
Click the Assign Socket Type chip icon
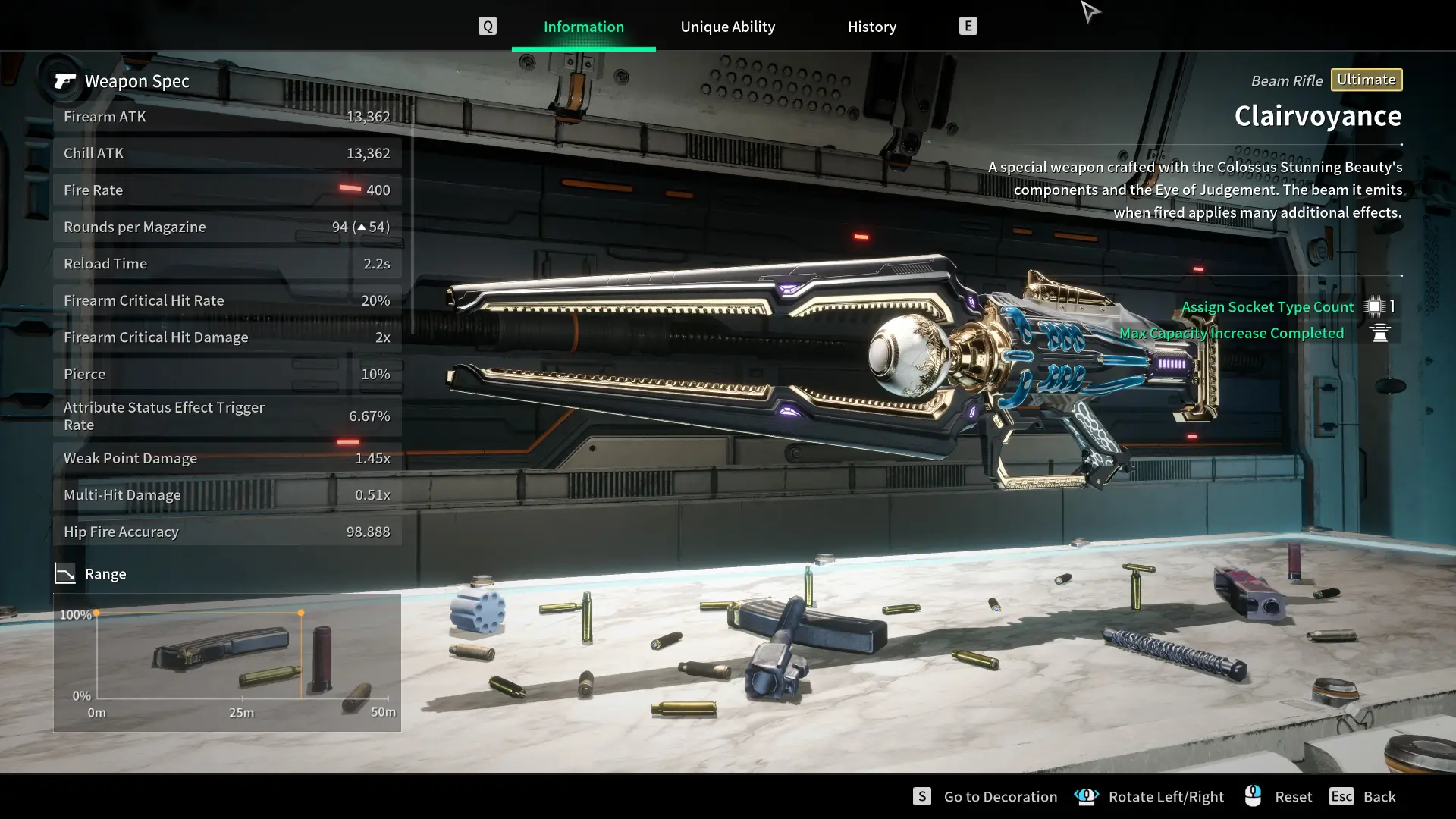click(1375, 306)
